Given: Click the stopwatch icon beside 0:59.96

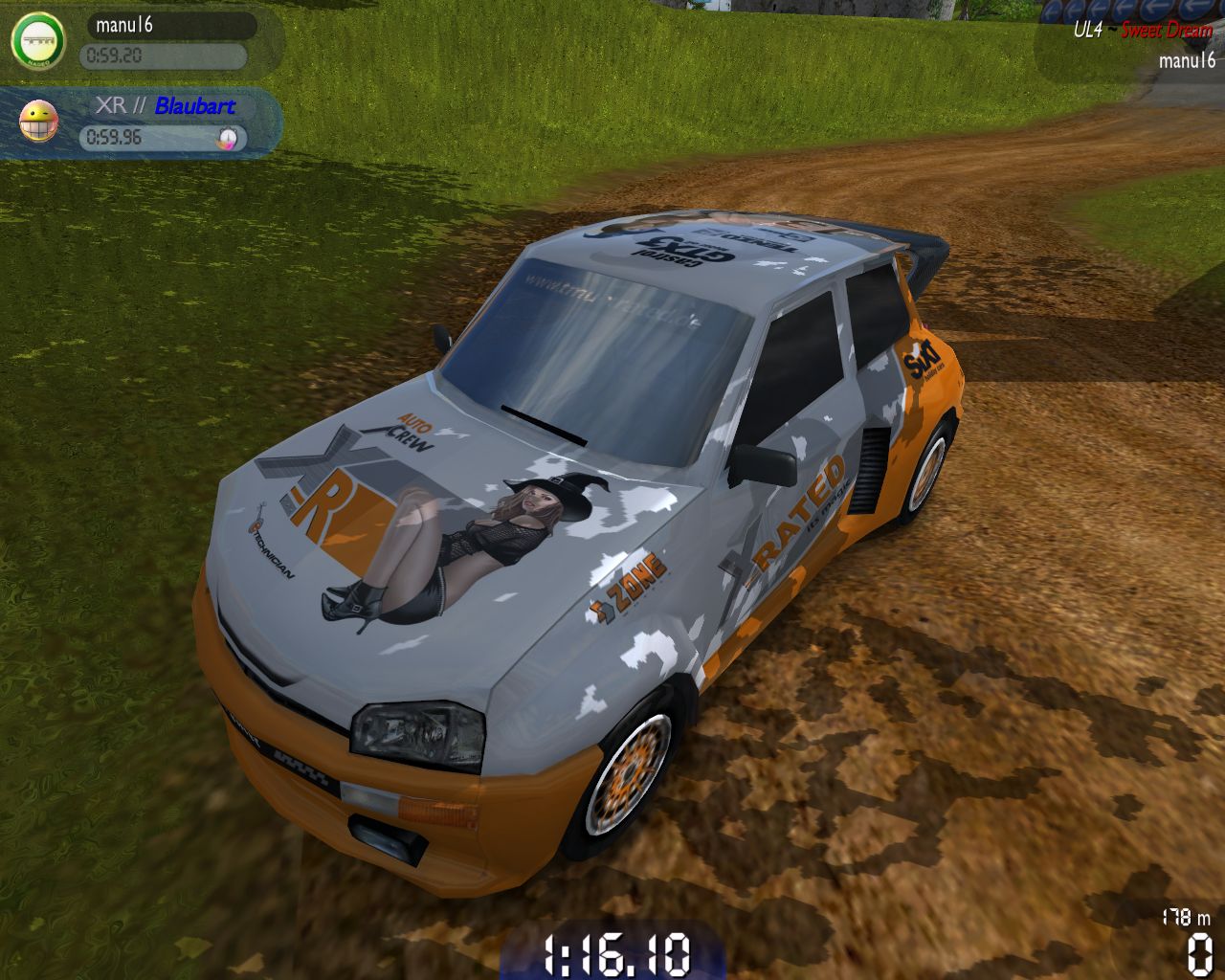Looking at the screenshot, I should (x=228, y=138).
